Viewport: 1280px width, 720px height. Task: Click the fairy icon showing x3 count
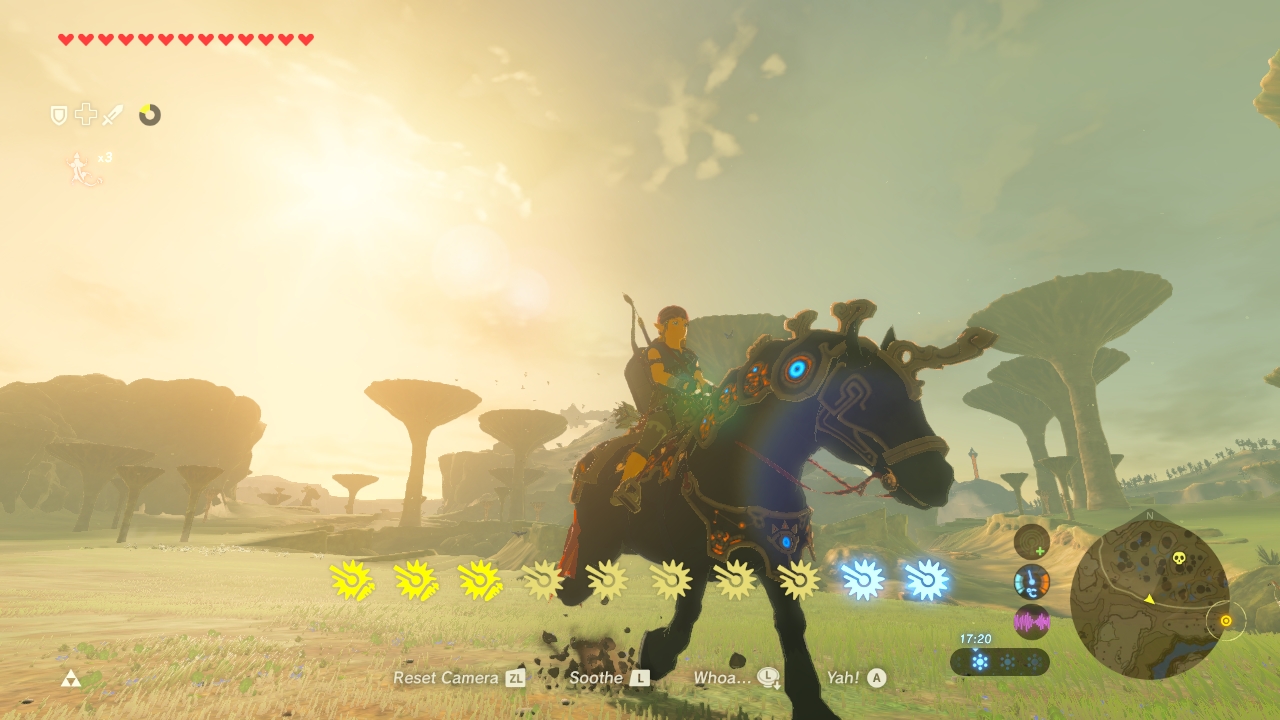[77, 166]
